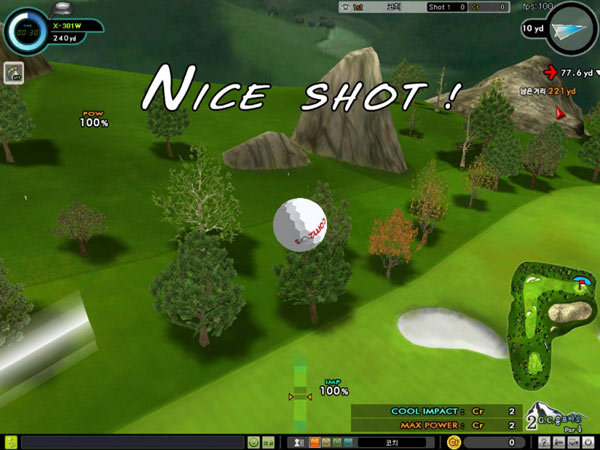Click the small button right of the smiley

(x=269, y=442)
